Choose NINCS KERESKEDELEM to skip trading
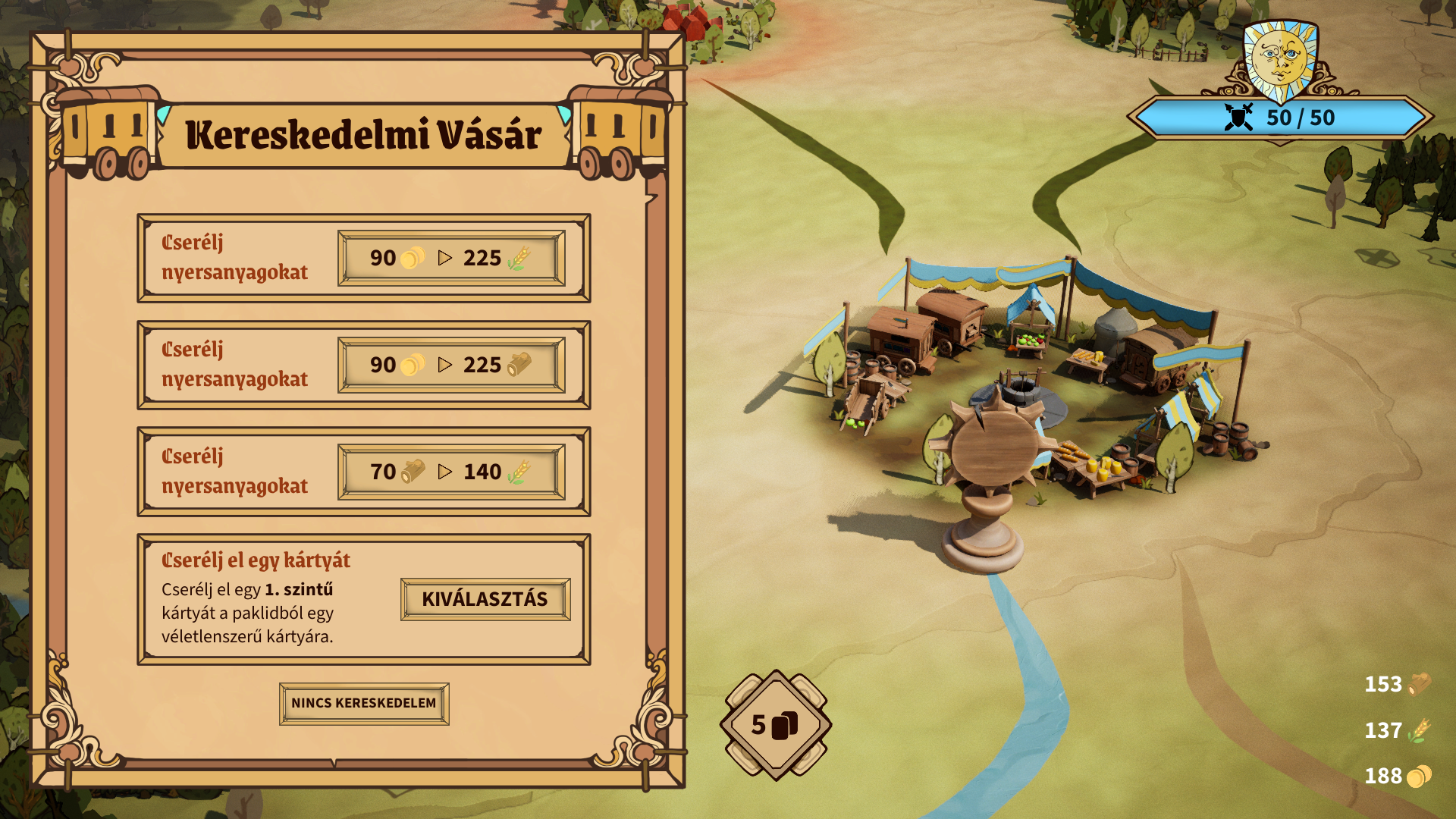The height and width of the screenshot is (819, 1456). 364,704
